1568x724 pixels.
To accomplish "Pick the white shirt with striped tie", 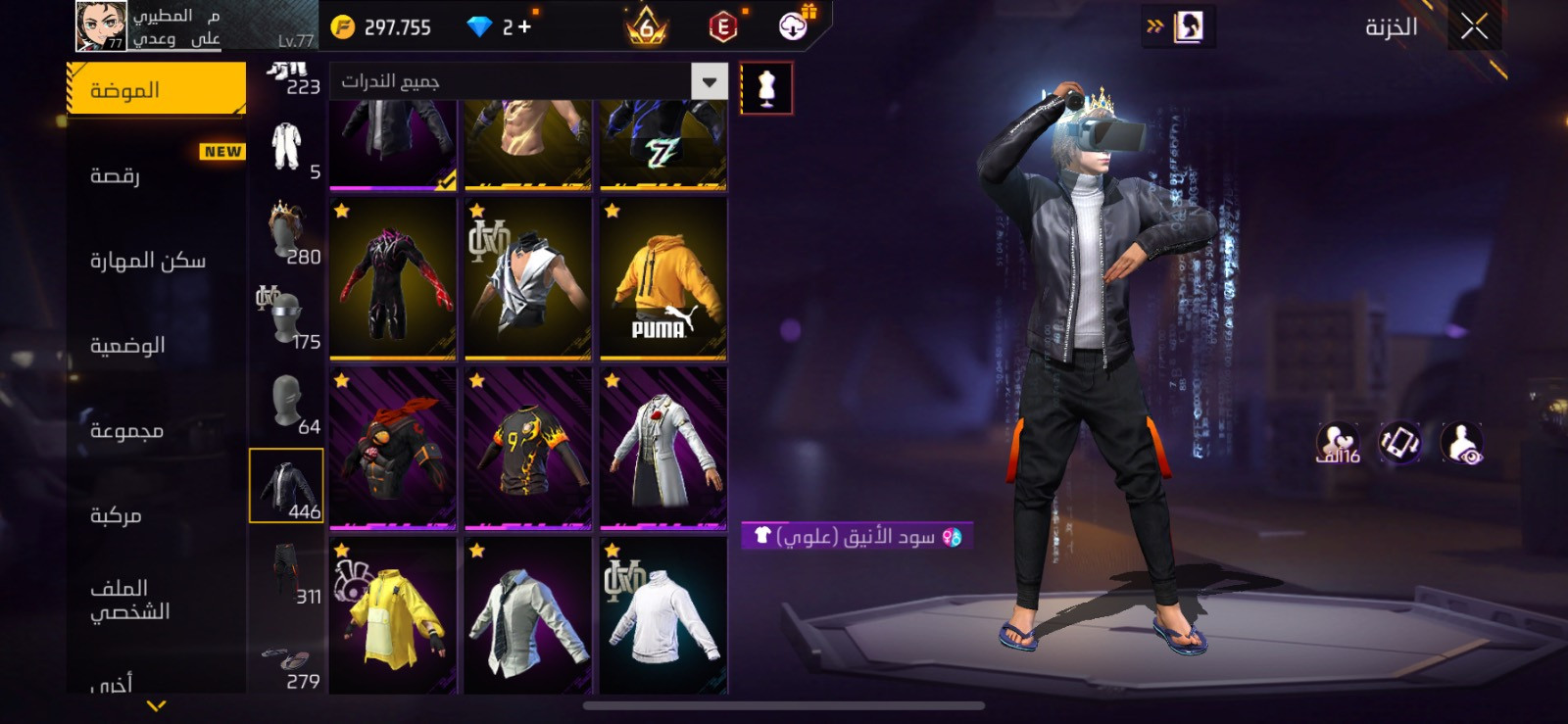I will click(x=528, y=617).
